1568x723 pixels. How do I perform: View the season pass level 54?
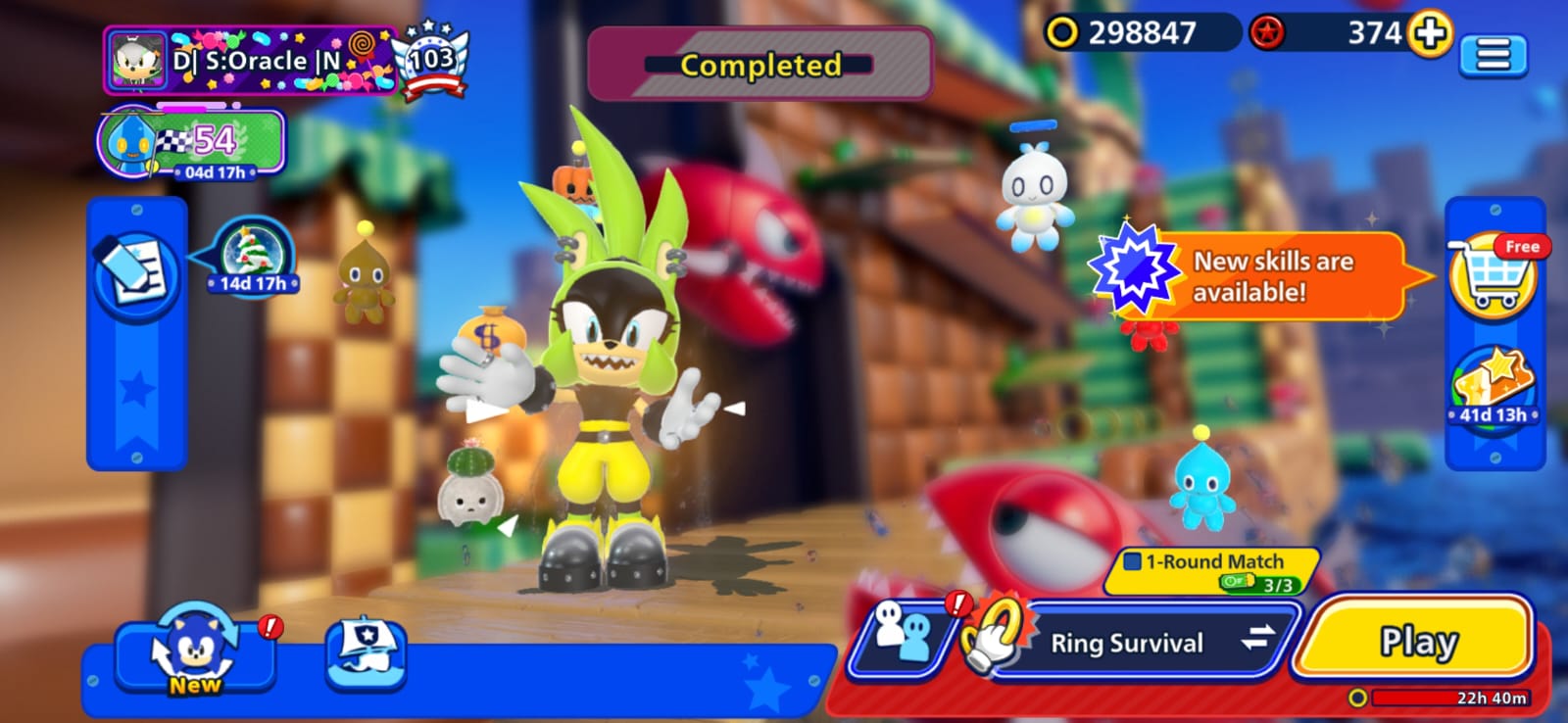192,142
